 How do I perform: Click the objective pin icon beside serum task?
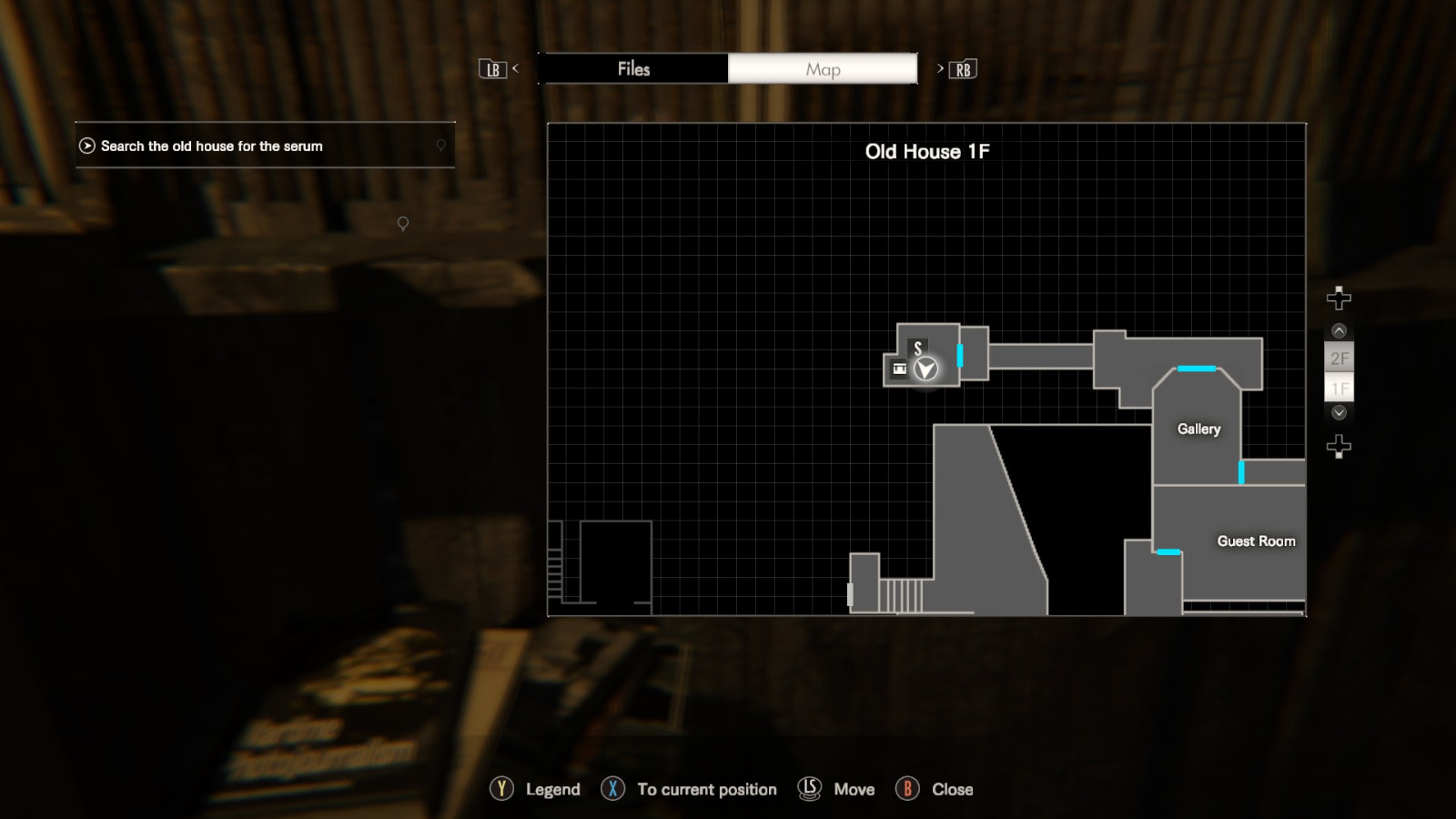click(x=440, y=145)
